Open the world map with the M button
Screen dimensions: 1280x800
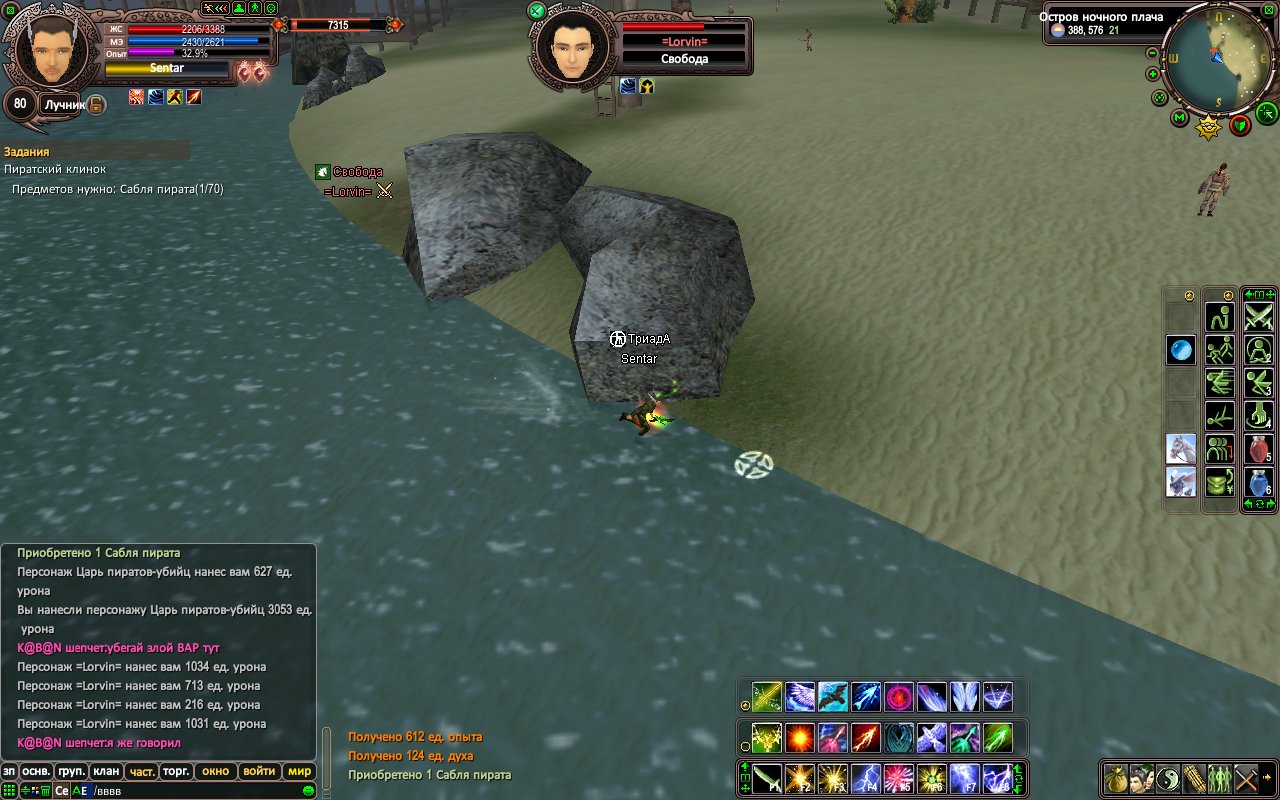coord(1180,119)
